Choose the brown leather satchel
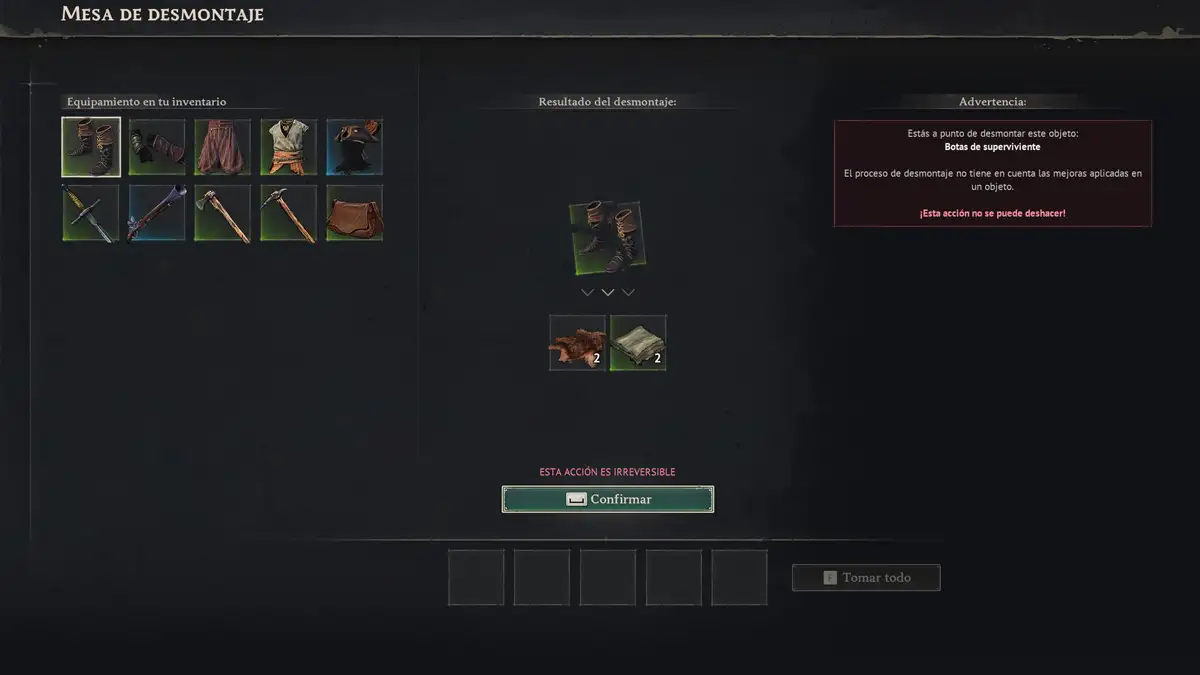The width and height of the screenshot is (1200, 675). click(355, 213)
